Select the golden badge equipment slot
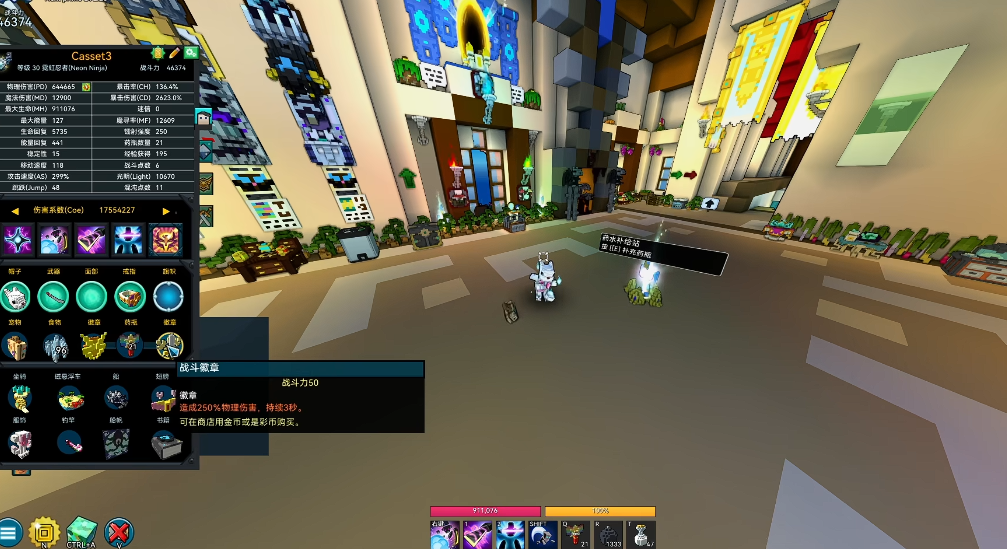Viewport: 1007px width, 549px height. click(x=92, y=345)
